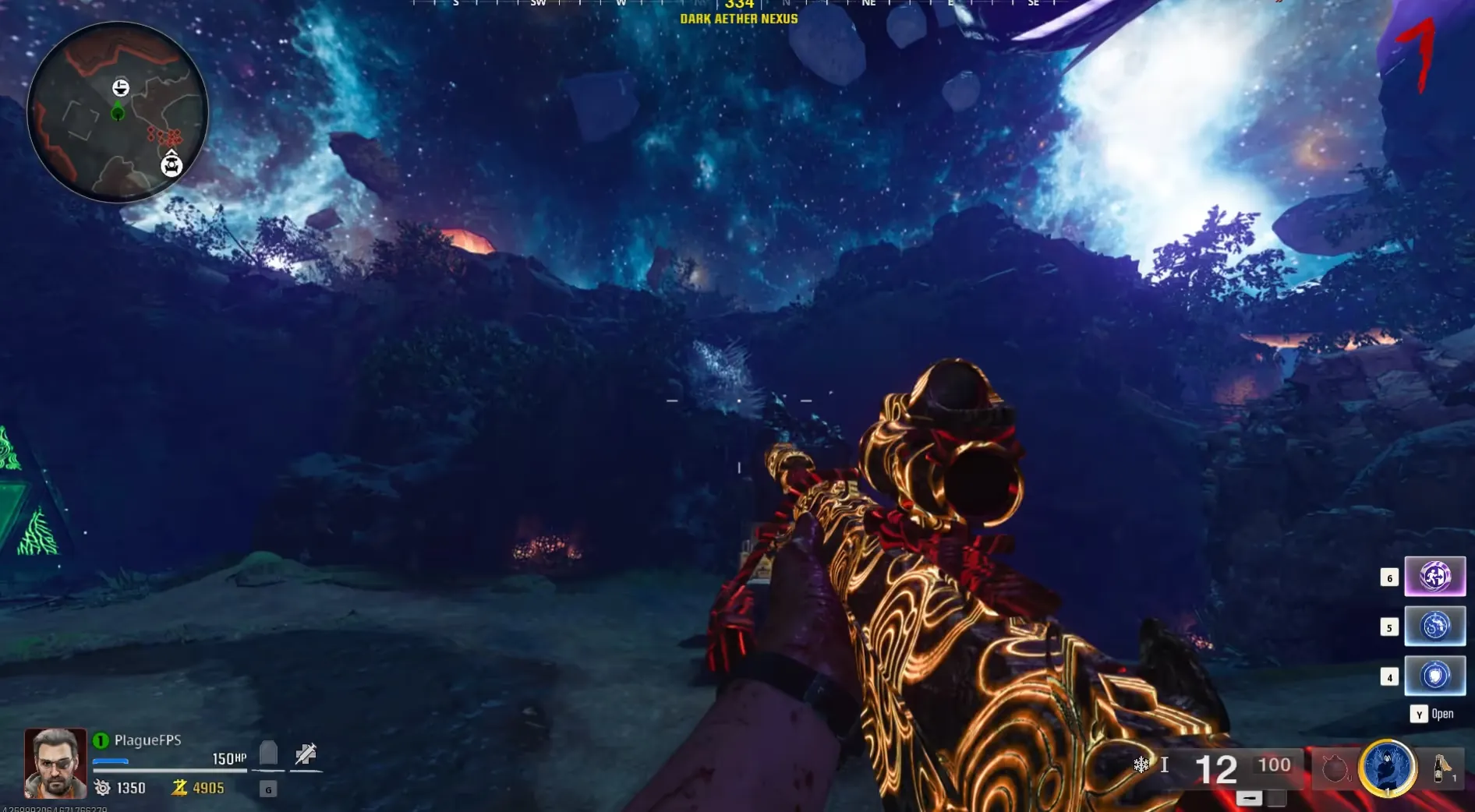The image size is (1475, 812).
Task: Click the snowflake ammo mod icon
Action: point(1141,765)
